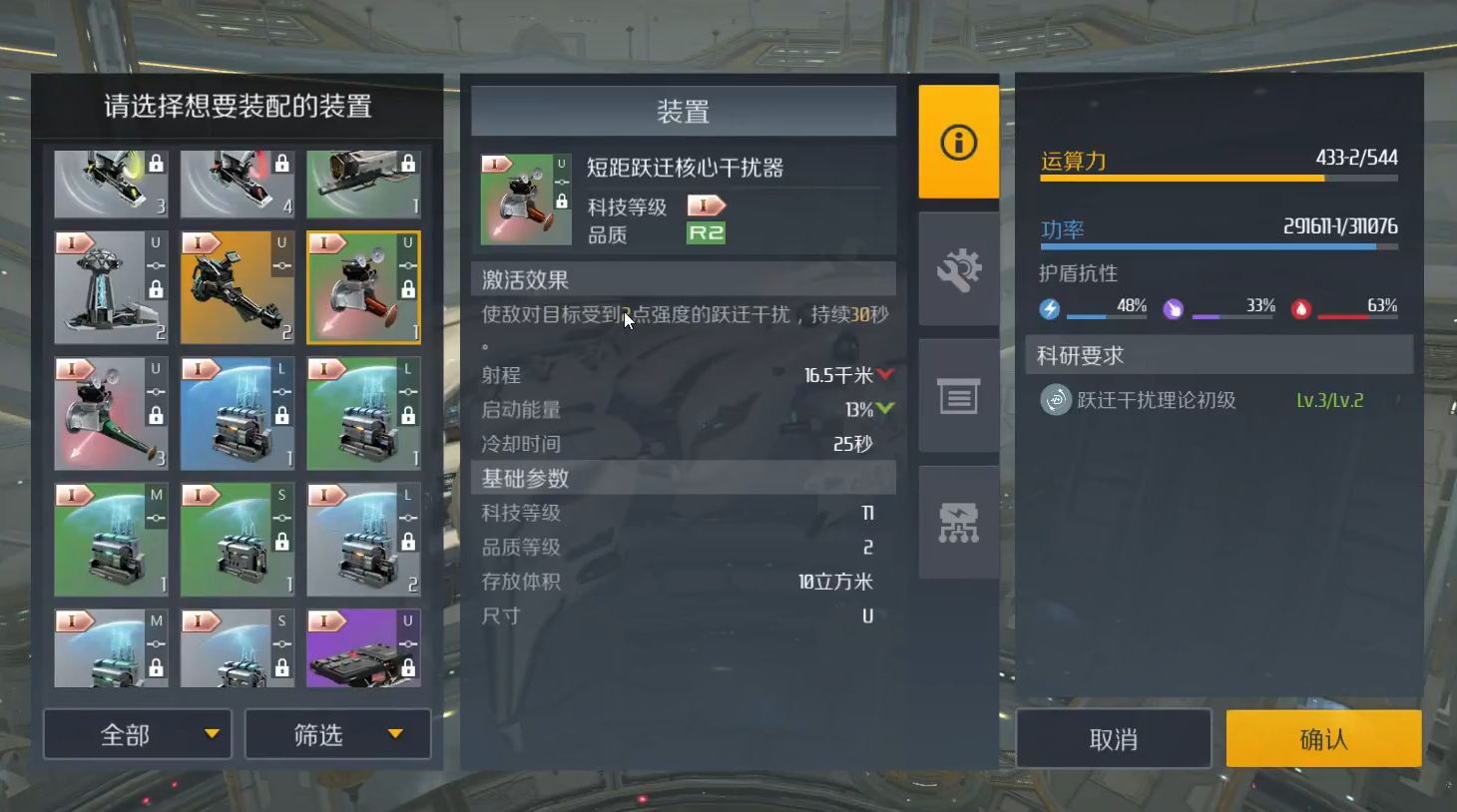Select the purple U-size module thumbnail
The width and height of the screenshot is (1457, 812).
362,647
